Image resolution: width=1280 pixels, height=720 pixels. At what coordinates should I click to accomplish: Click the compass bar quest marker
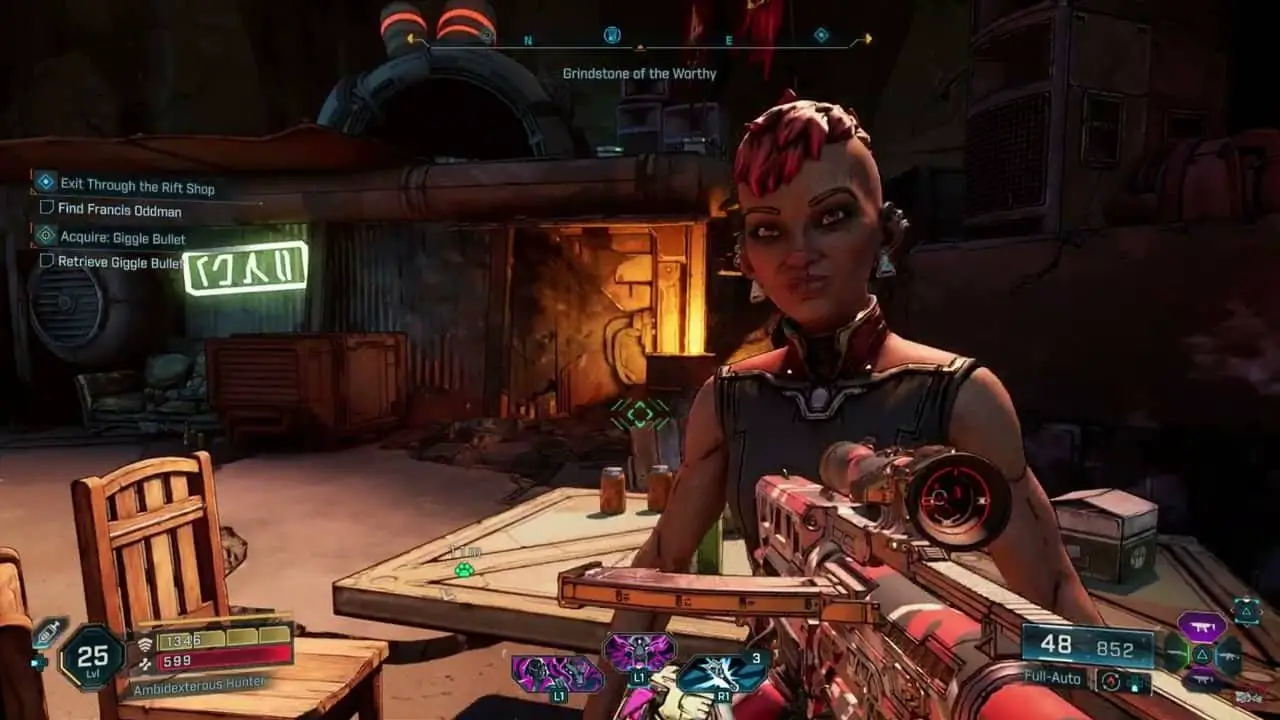coord(613,36)
